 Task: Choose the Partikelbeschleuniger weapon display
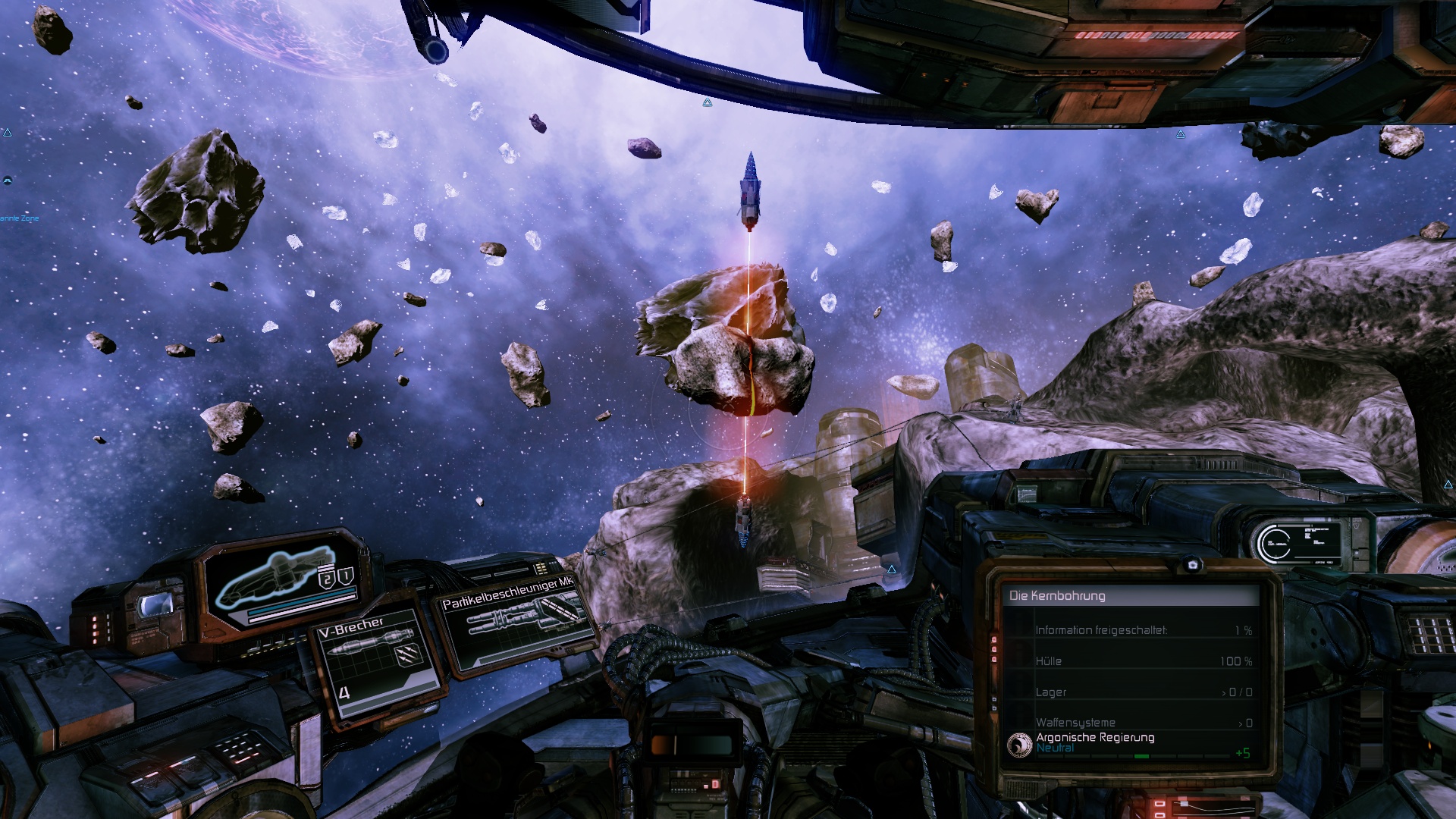pos(517,620)
